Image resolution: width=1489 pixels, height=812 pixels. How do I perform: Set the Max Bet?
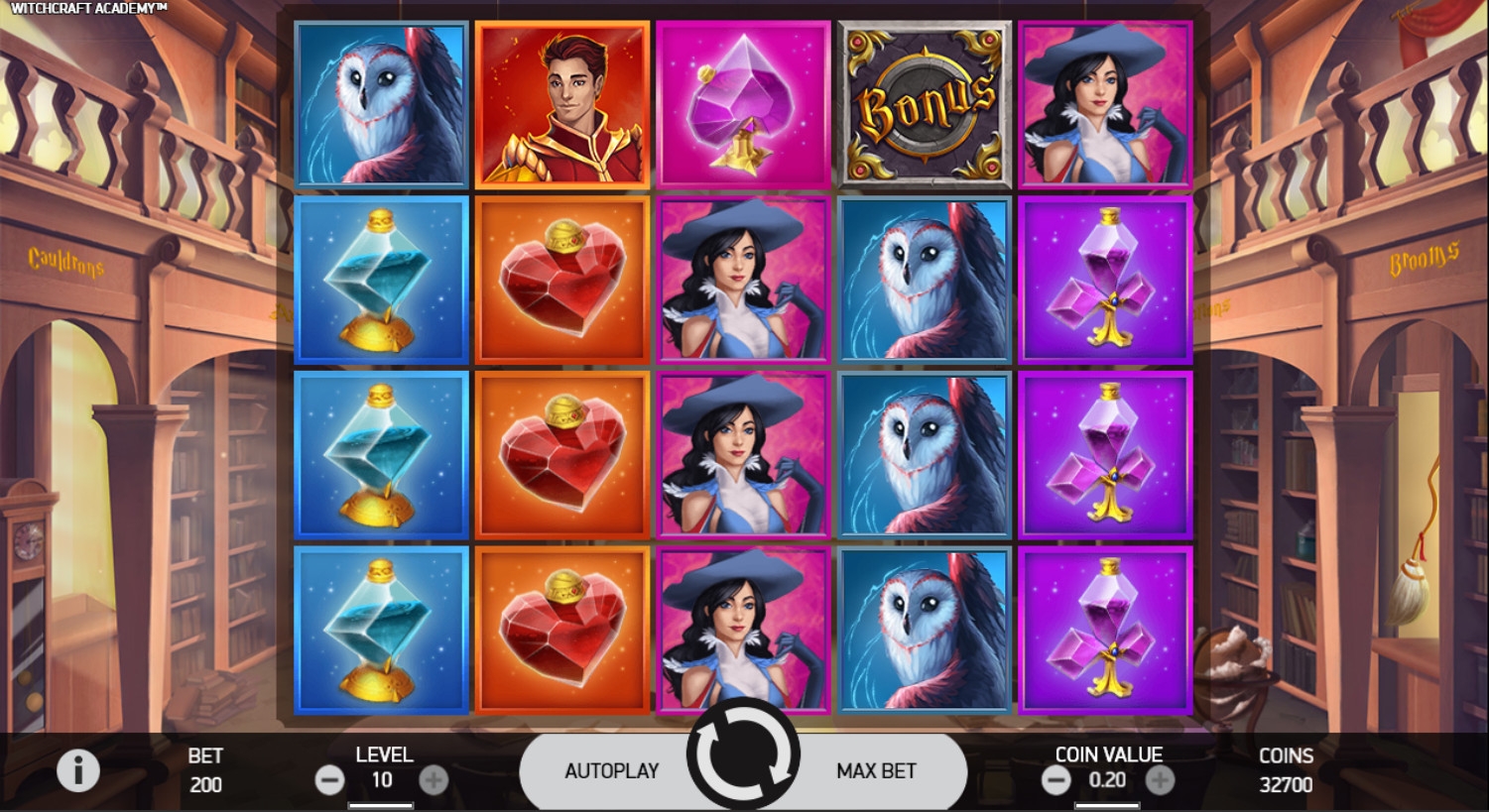coord(876,770)
